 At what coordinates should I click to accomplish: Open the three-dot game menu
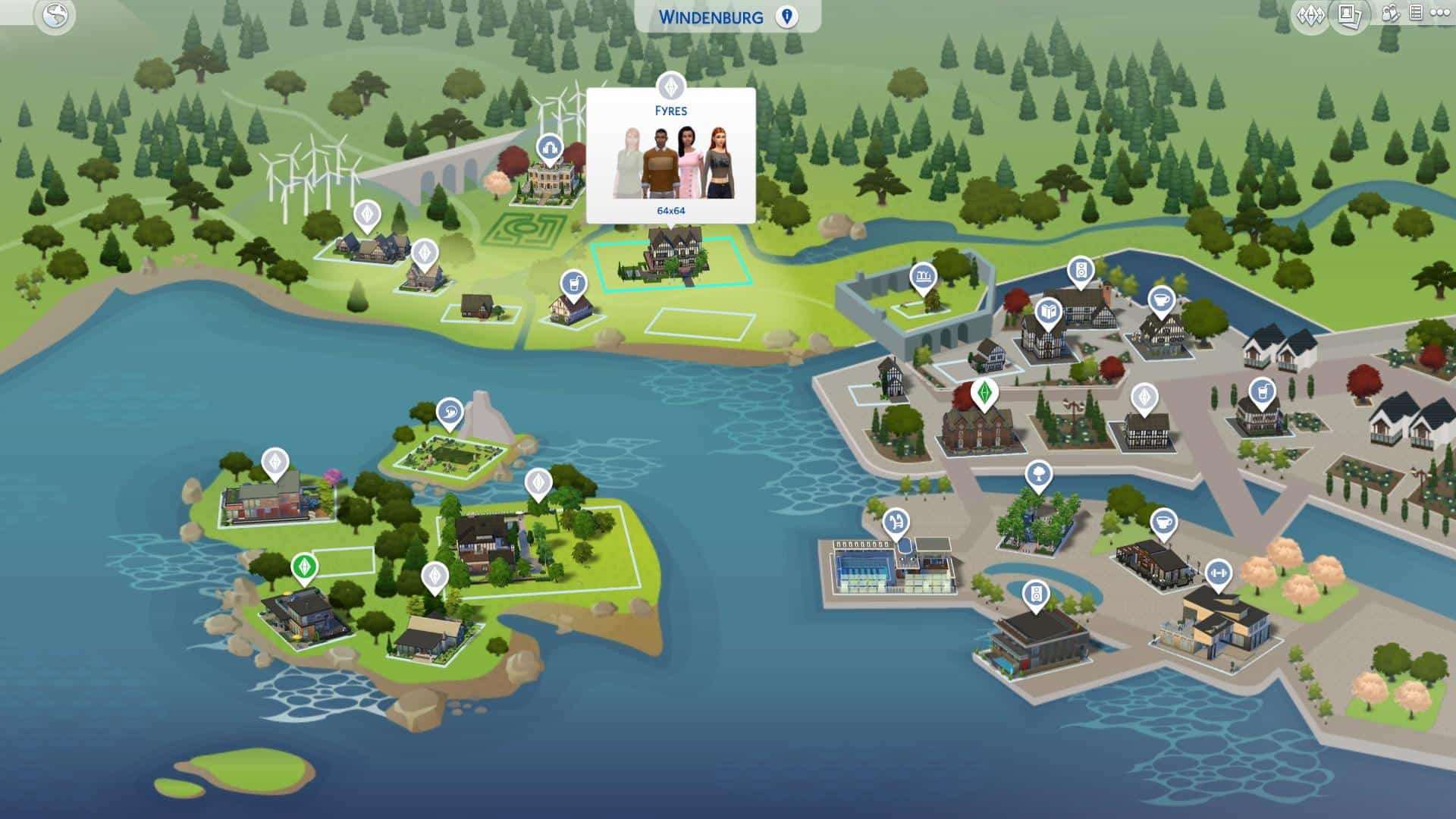[x=1439, y=13]
